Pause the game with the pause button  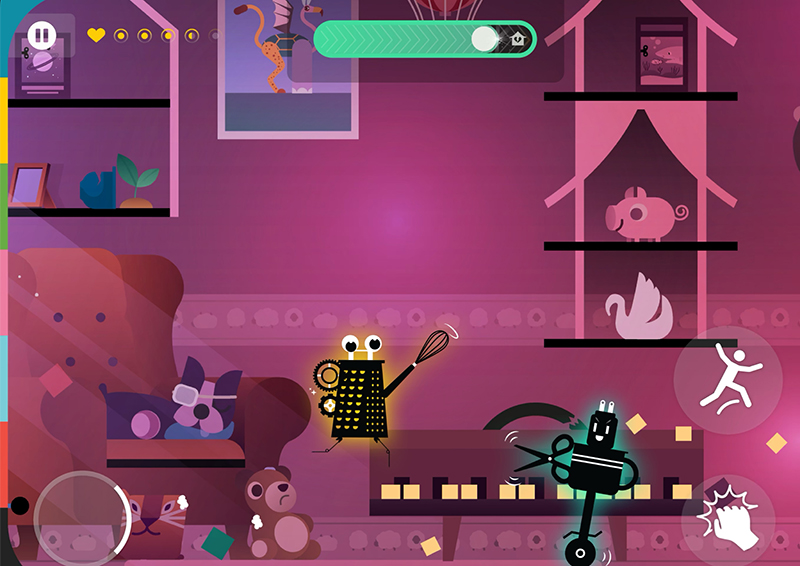[41, 36]
